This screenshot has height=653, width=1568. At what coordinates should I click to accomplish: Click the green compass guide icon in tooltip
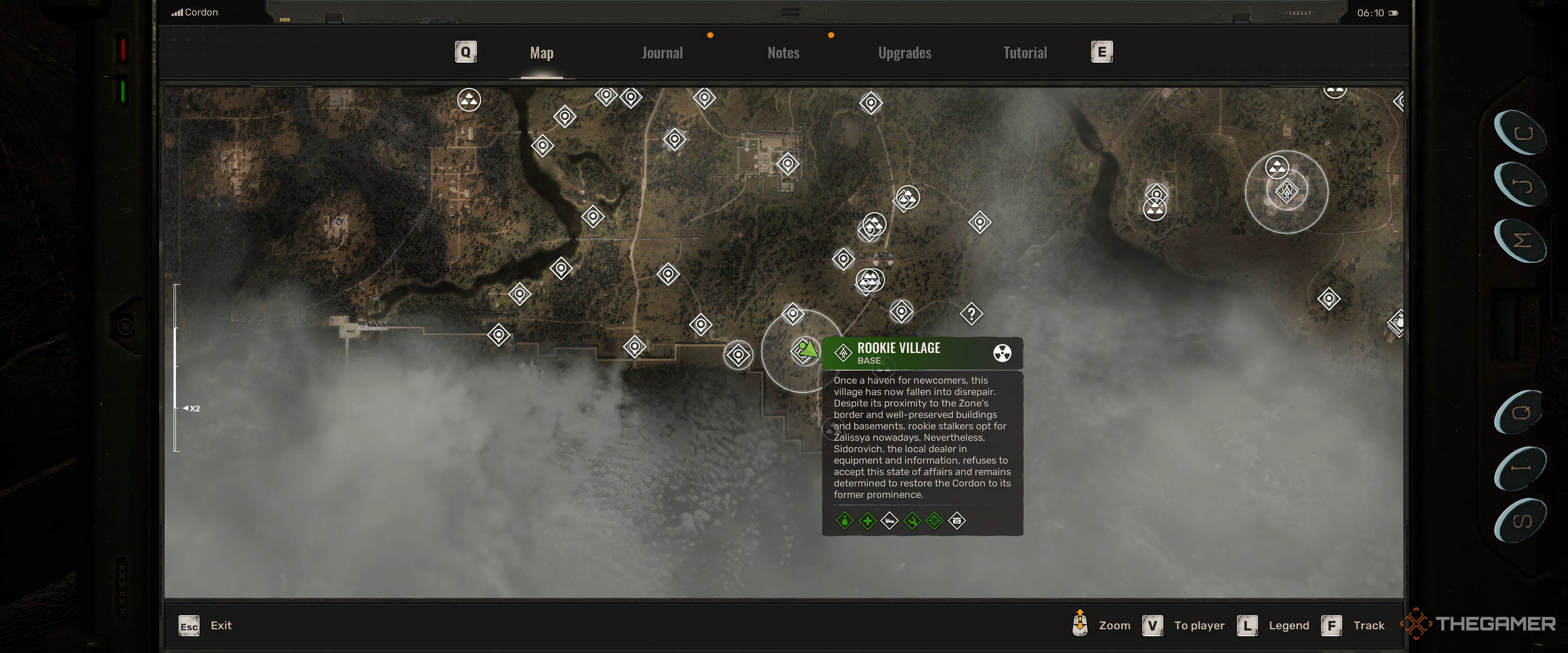(x=935, y=521)
